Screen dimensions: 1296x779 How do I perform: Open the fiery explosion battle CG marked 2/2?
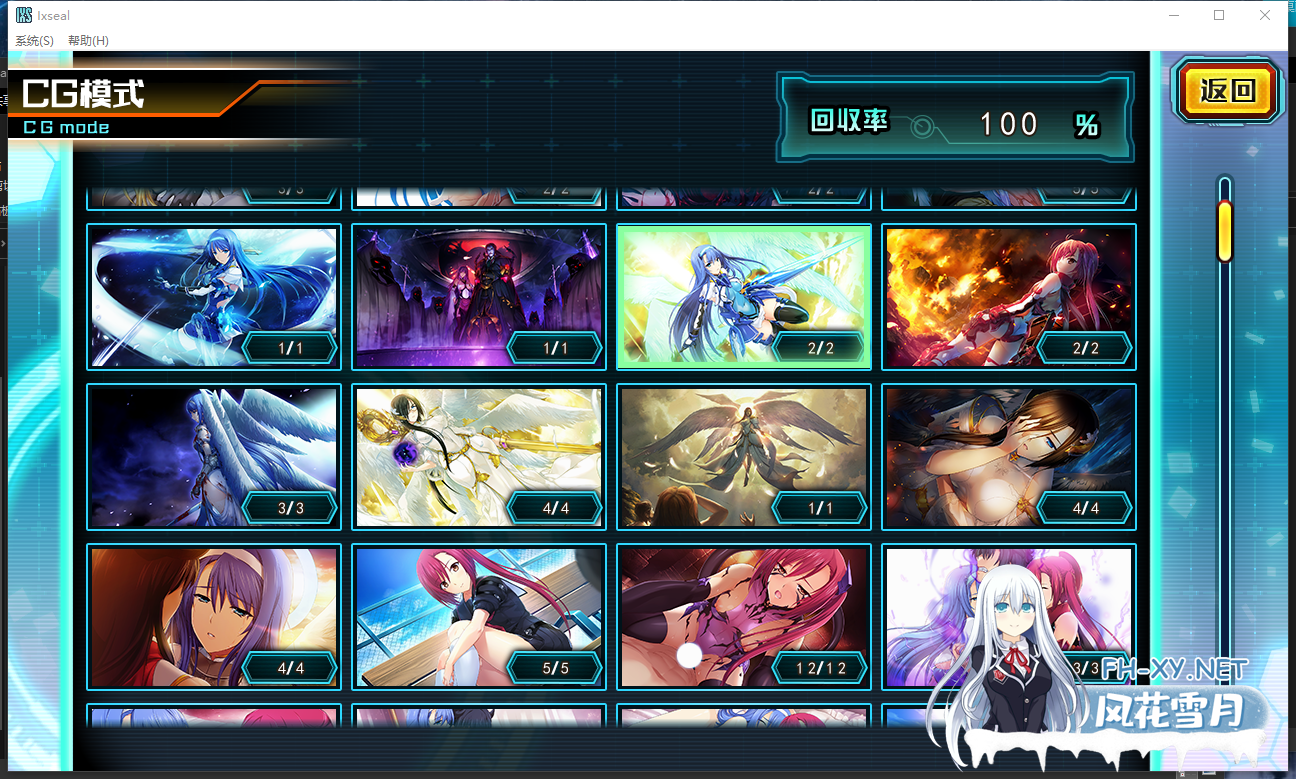[x=1008, y=297]
